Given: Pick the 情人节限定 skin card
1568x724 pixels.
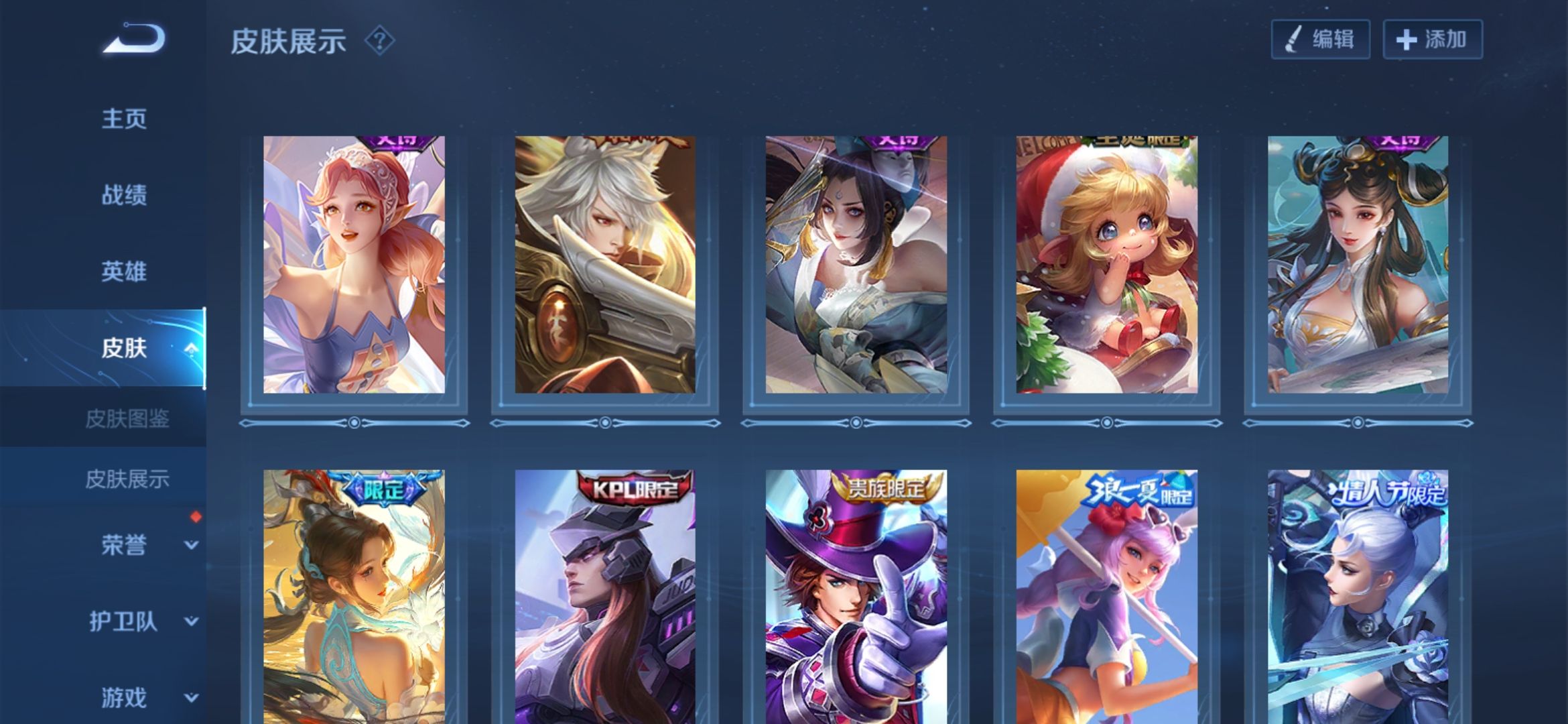Looking at the screenshot, I should pos(1358,597).
